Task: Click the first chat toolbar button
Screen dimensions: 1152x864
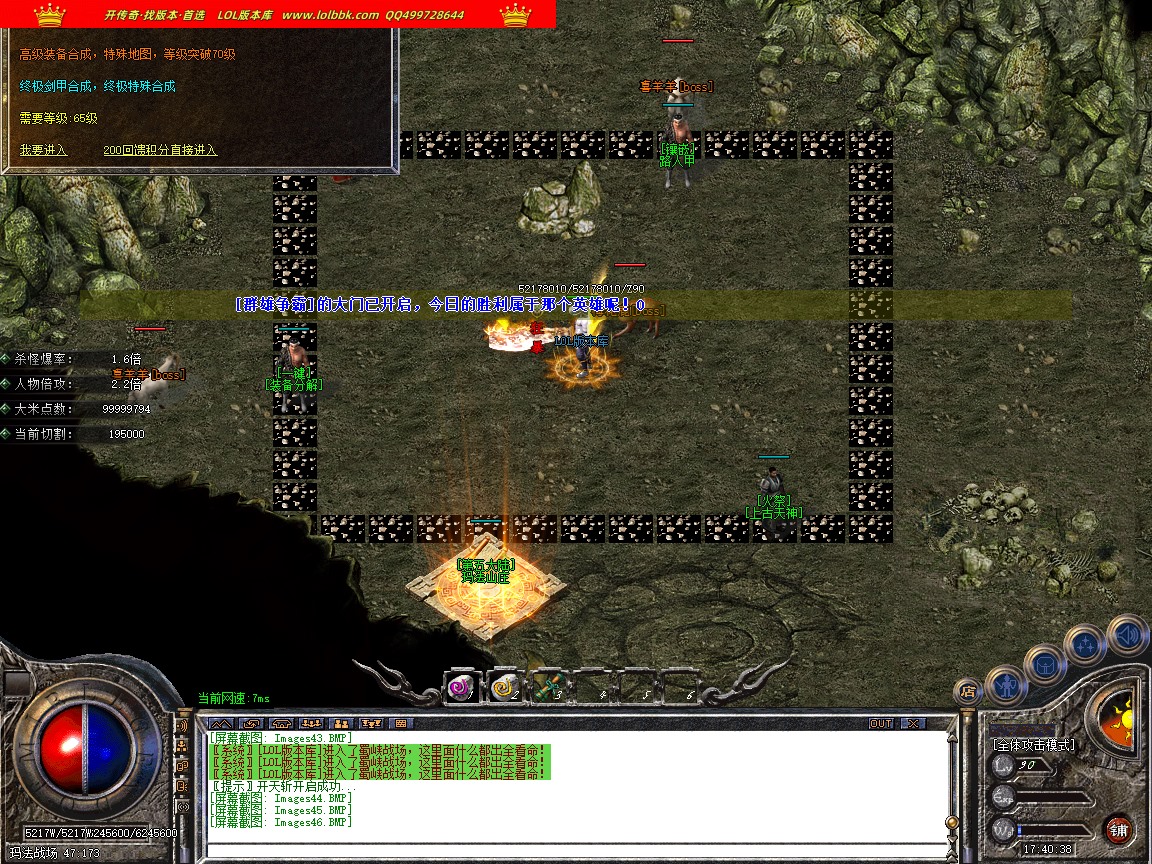Action: [x=221, y=723]
